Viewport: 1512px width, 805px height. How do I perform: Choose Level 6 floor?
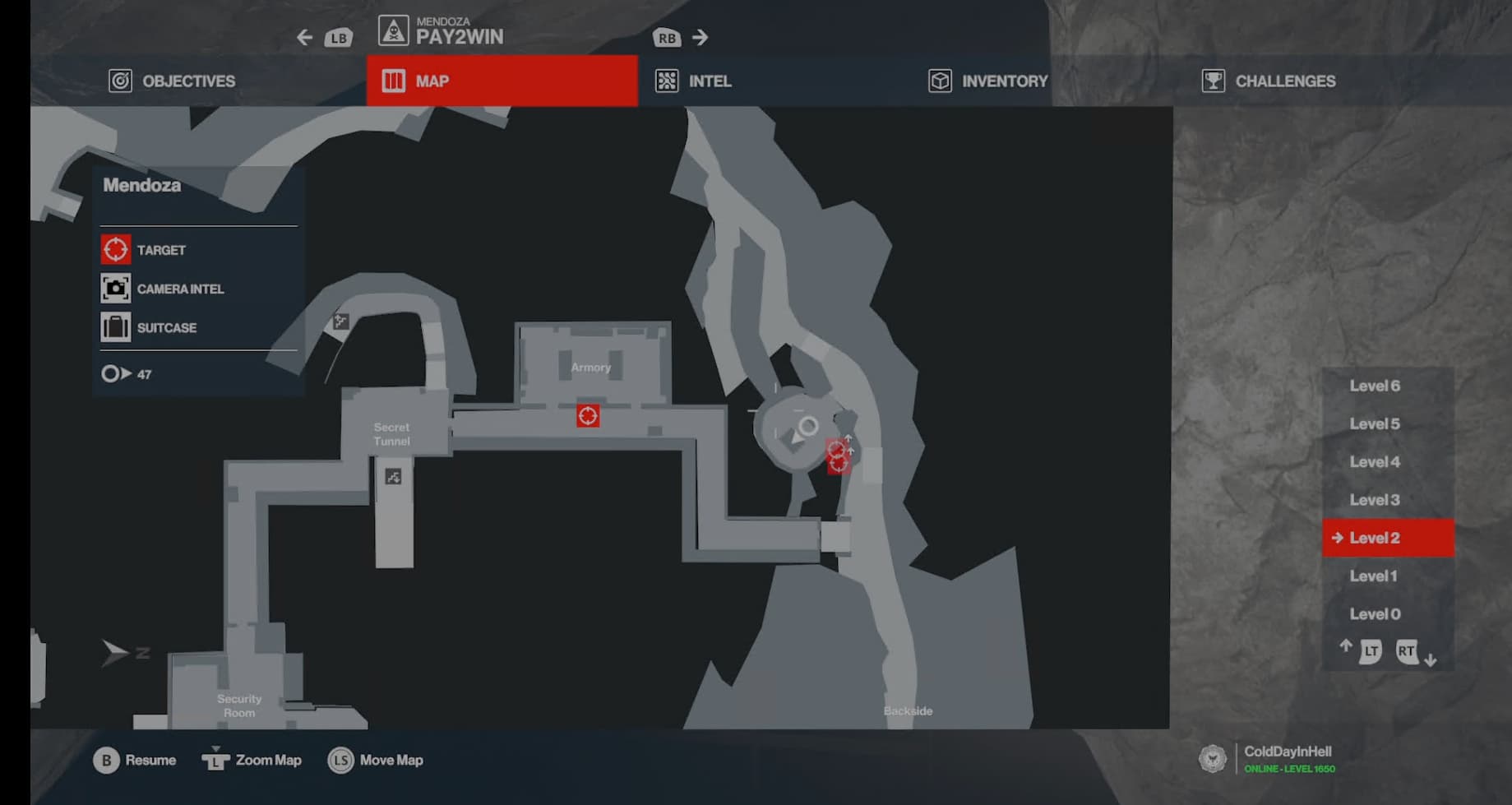(1374, 386)
